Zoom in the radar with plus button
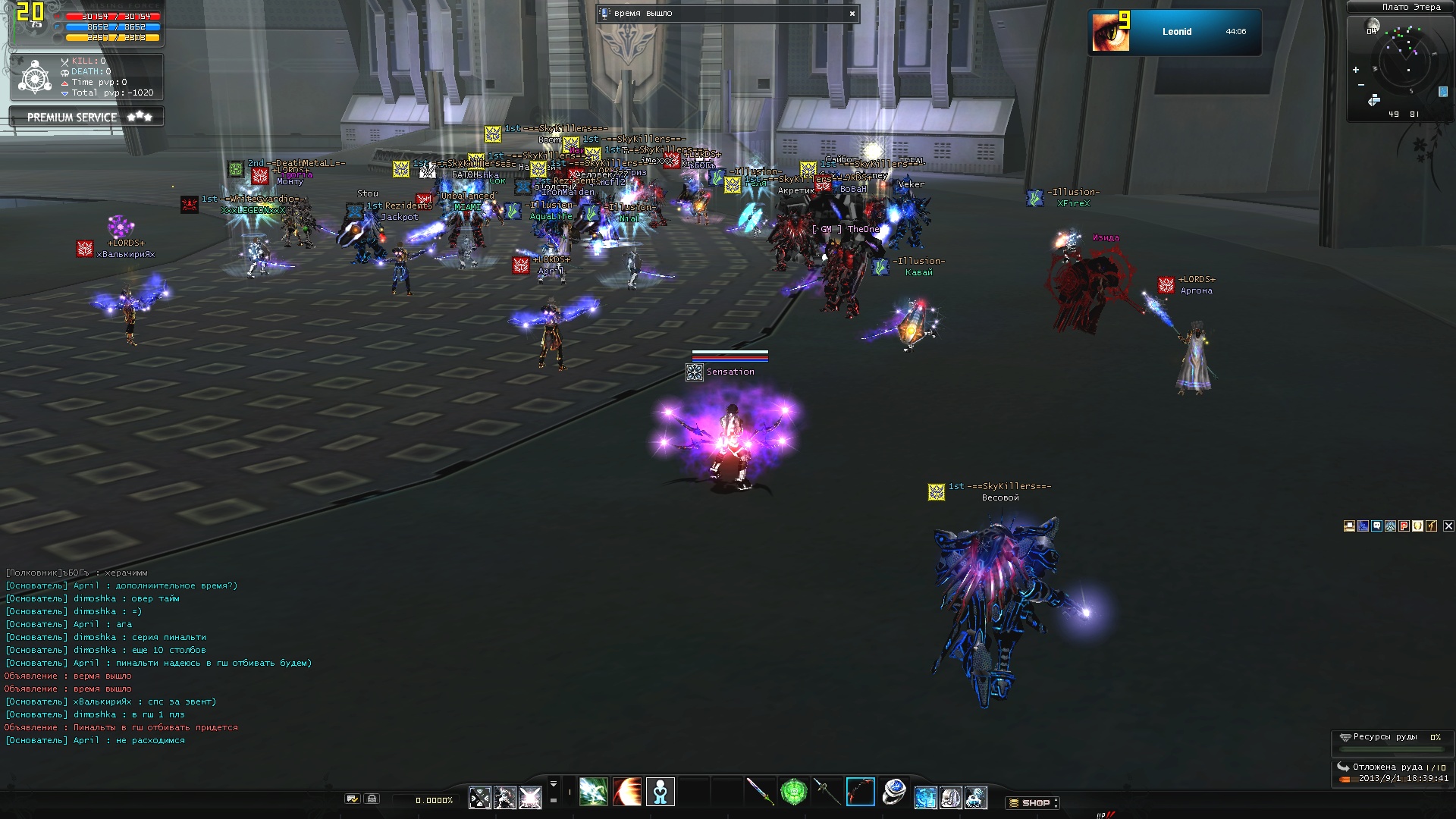The height and width of the screenshot is (819, 1456). point(1356,70)
